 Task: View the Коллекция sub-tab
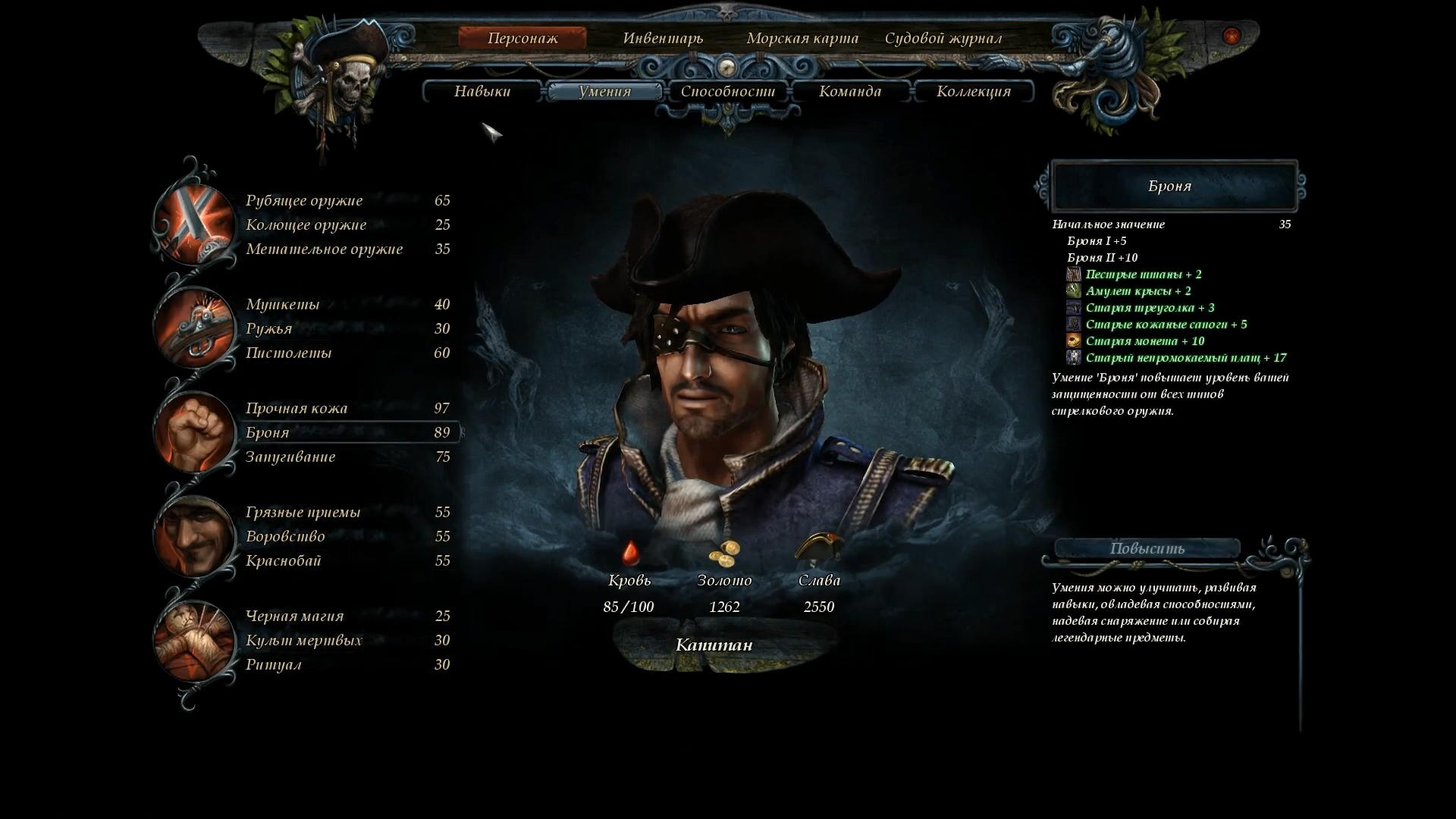click(974, 92)
